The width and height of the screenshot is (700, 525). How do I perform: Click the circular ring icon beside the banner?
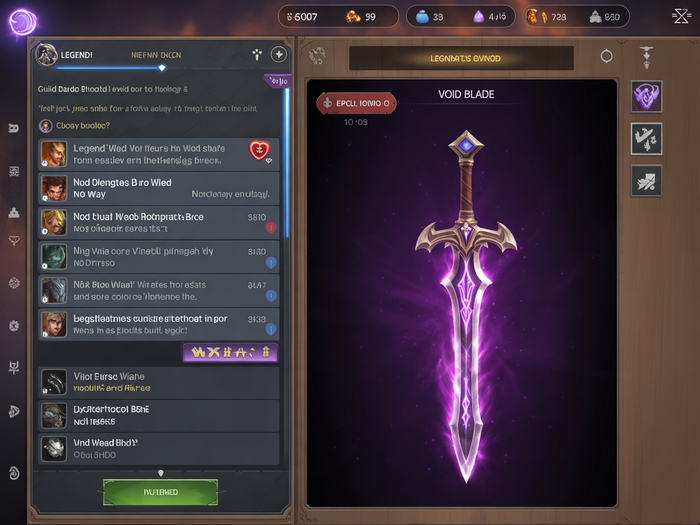(x=606, y=57)
